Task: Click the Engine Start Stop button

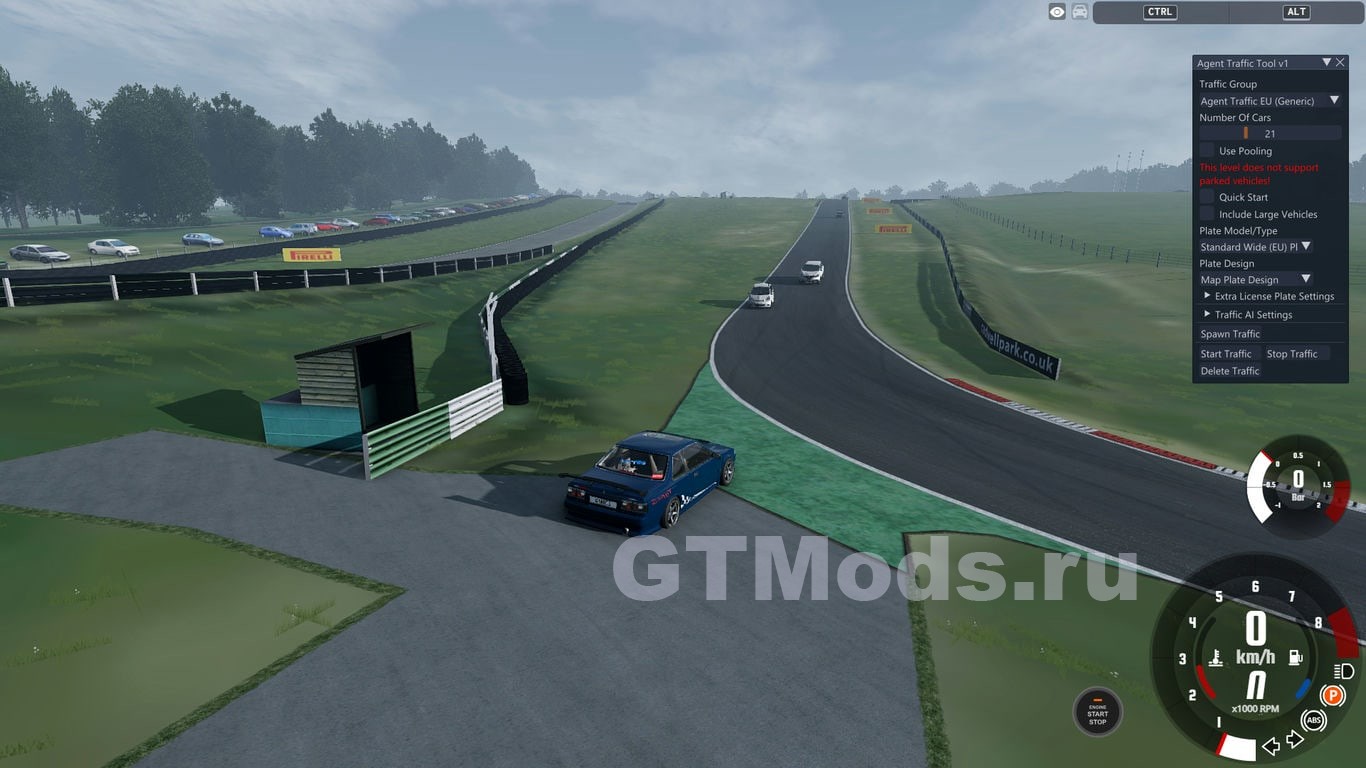Action: pos(1097,712)
